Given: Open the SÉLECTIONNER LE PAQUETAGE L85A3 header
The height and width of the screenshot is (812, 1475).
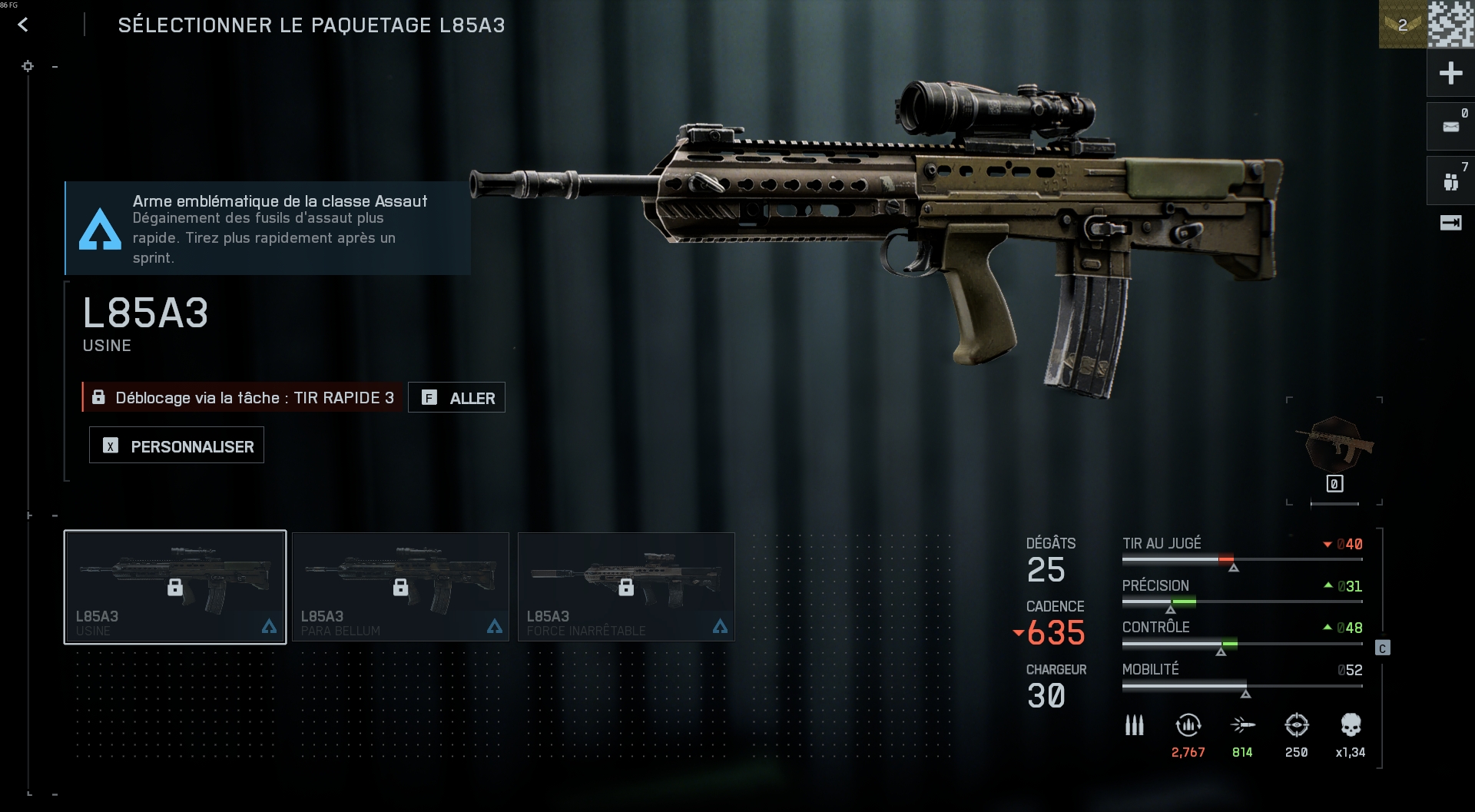Looking at the screenshot, I should 311,24.
